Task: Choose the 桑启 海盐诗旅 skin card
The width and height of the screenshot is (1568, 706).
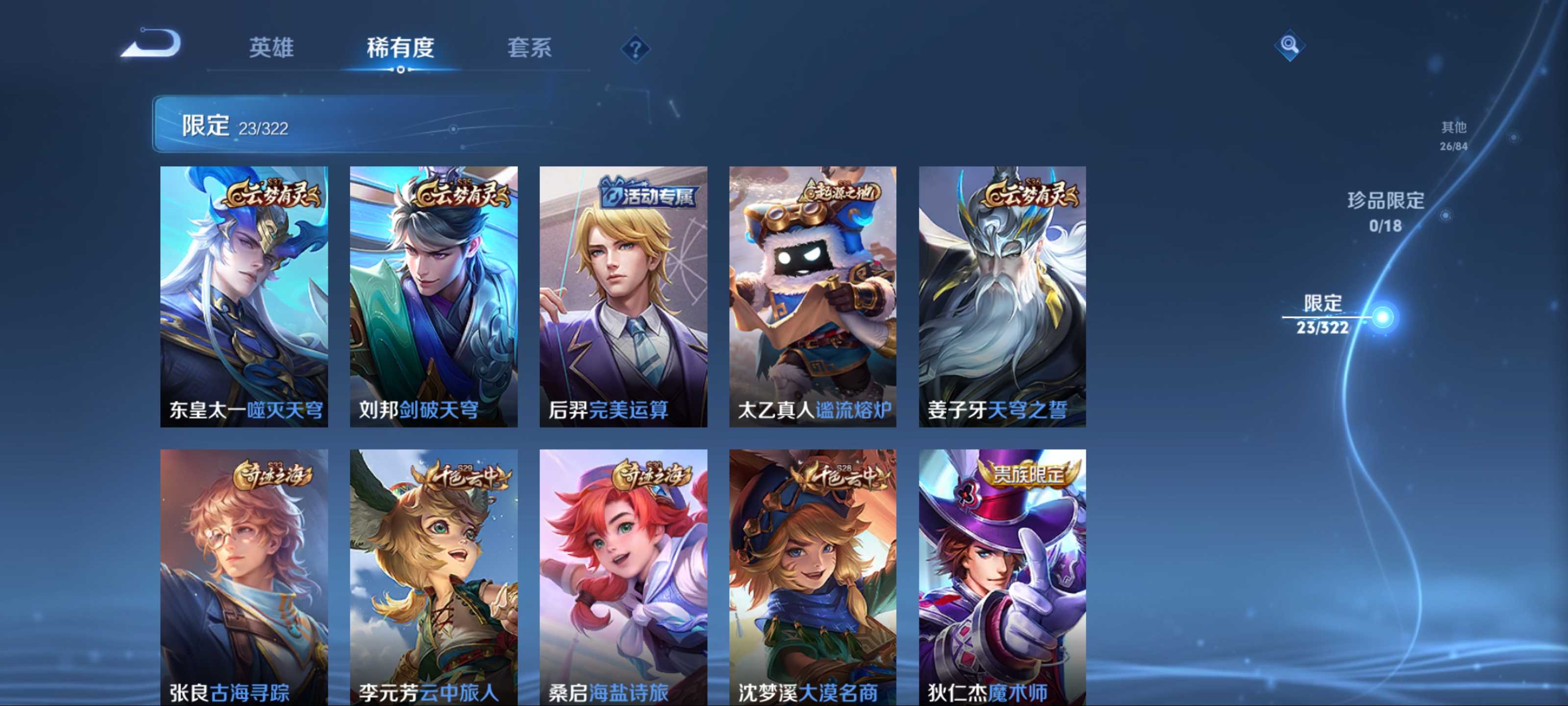Action: point(623,577)
